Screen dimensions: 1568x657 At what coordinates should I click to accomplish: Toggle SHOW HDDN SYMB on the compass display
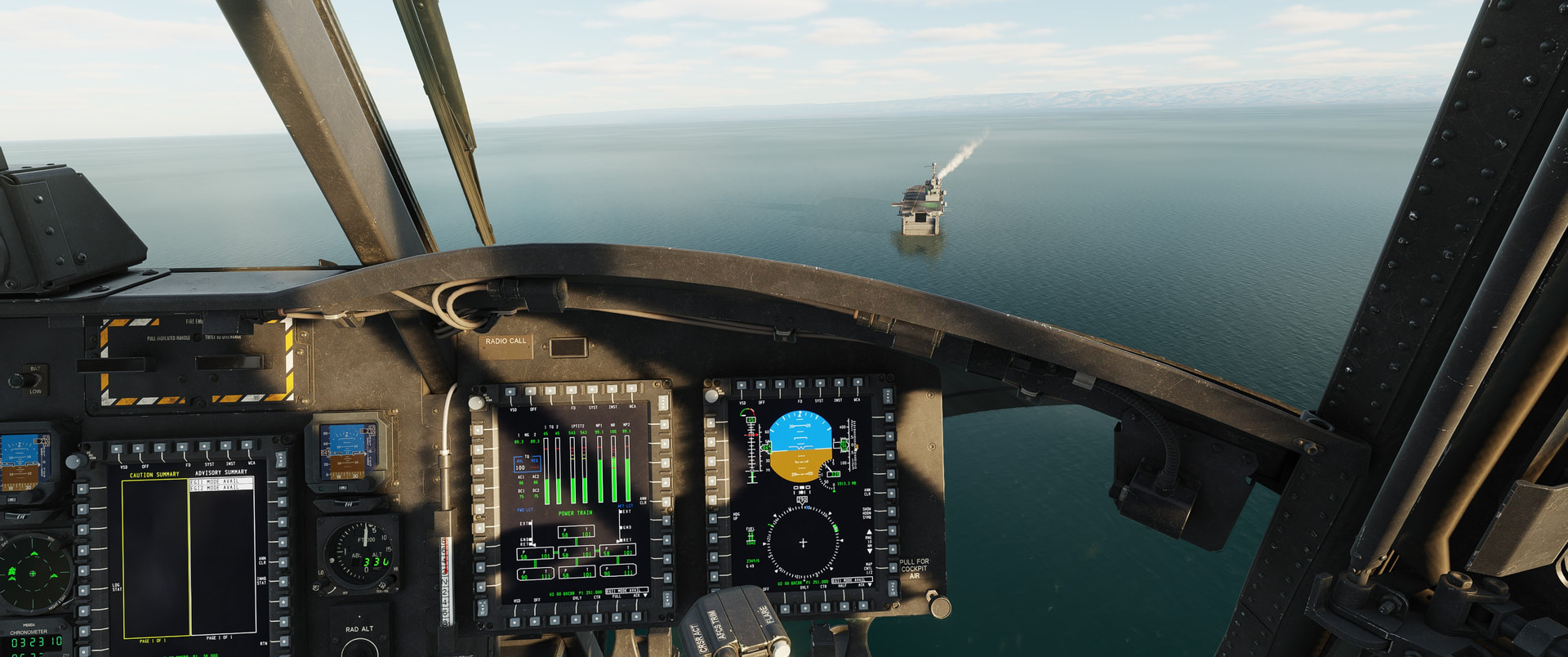pyautogui.click(x=892, y=512)
